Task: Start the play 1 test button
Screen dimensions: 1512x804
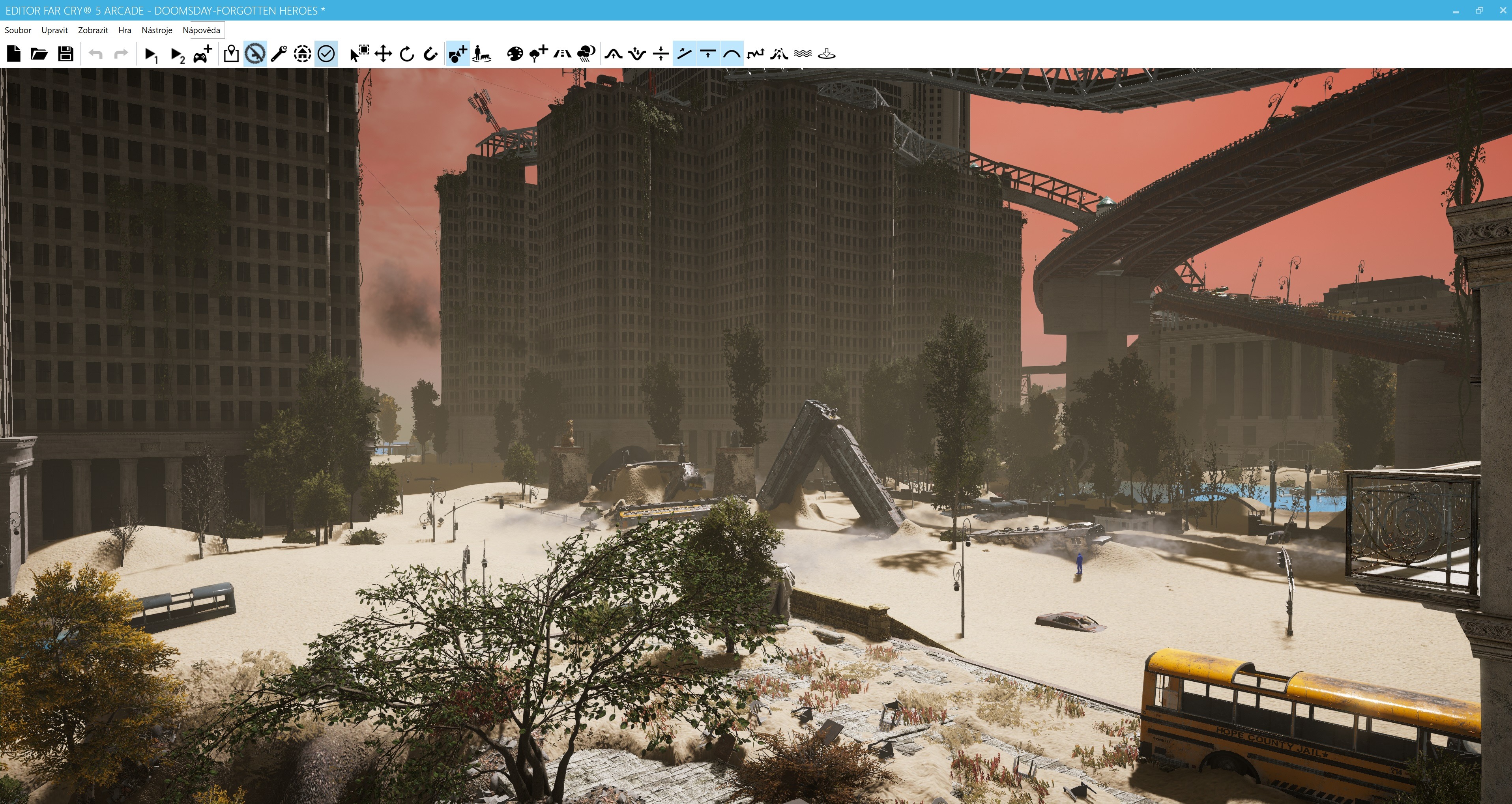Action: click(151, 54)
